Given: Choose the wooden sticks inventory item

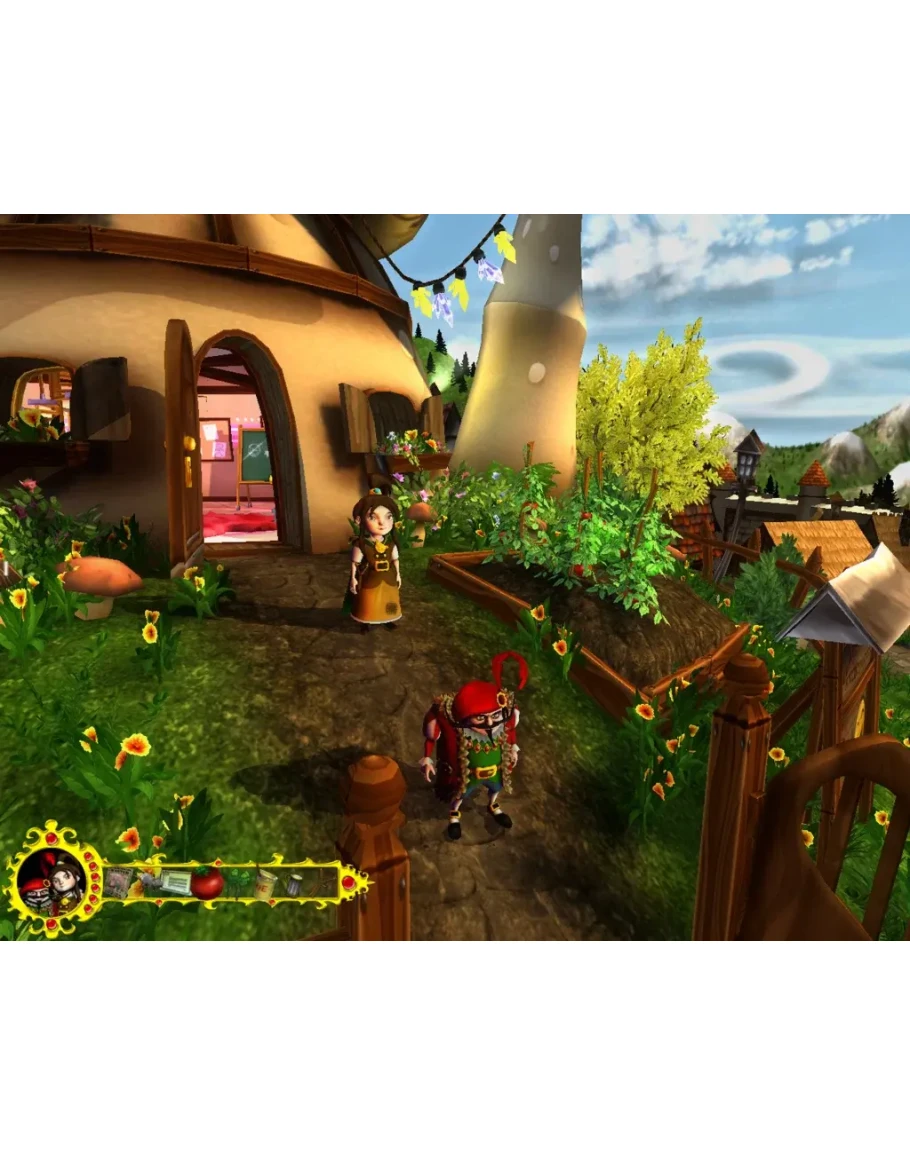Looking at the screenshot, I should pyautogui.click(x=322, y=883).
